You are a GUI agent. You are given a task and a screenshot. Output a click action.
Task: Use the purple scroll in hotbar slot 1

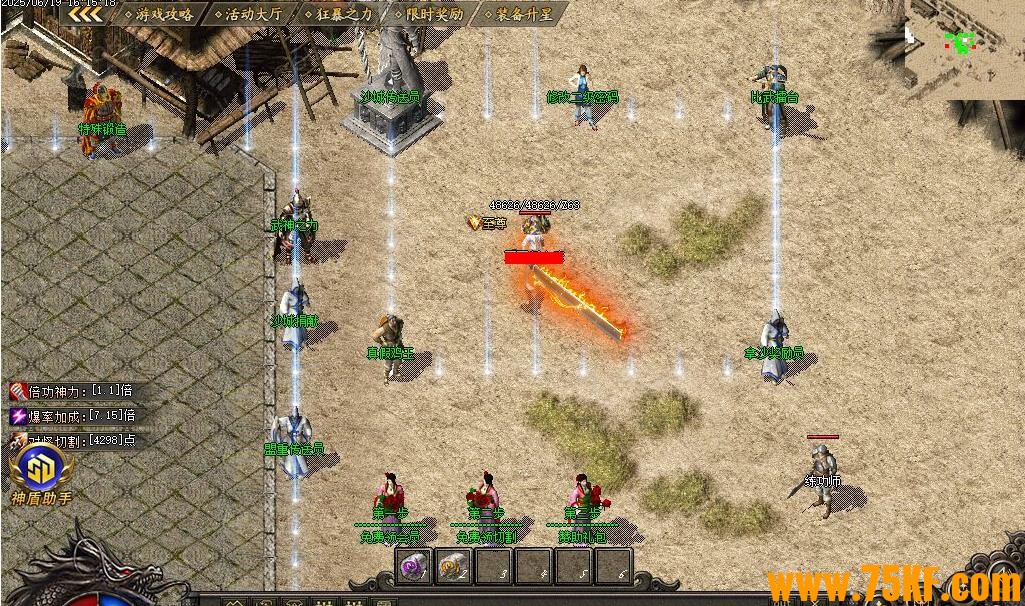414,567
